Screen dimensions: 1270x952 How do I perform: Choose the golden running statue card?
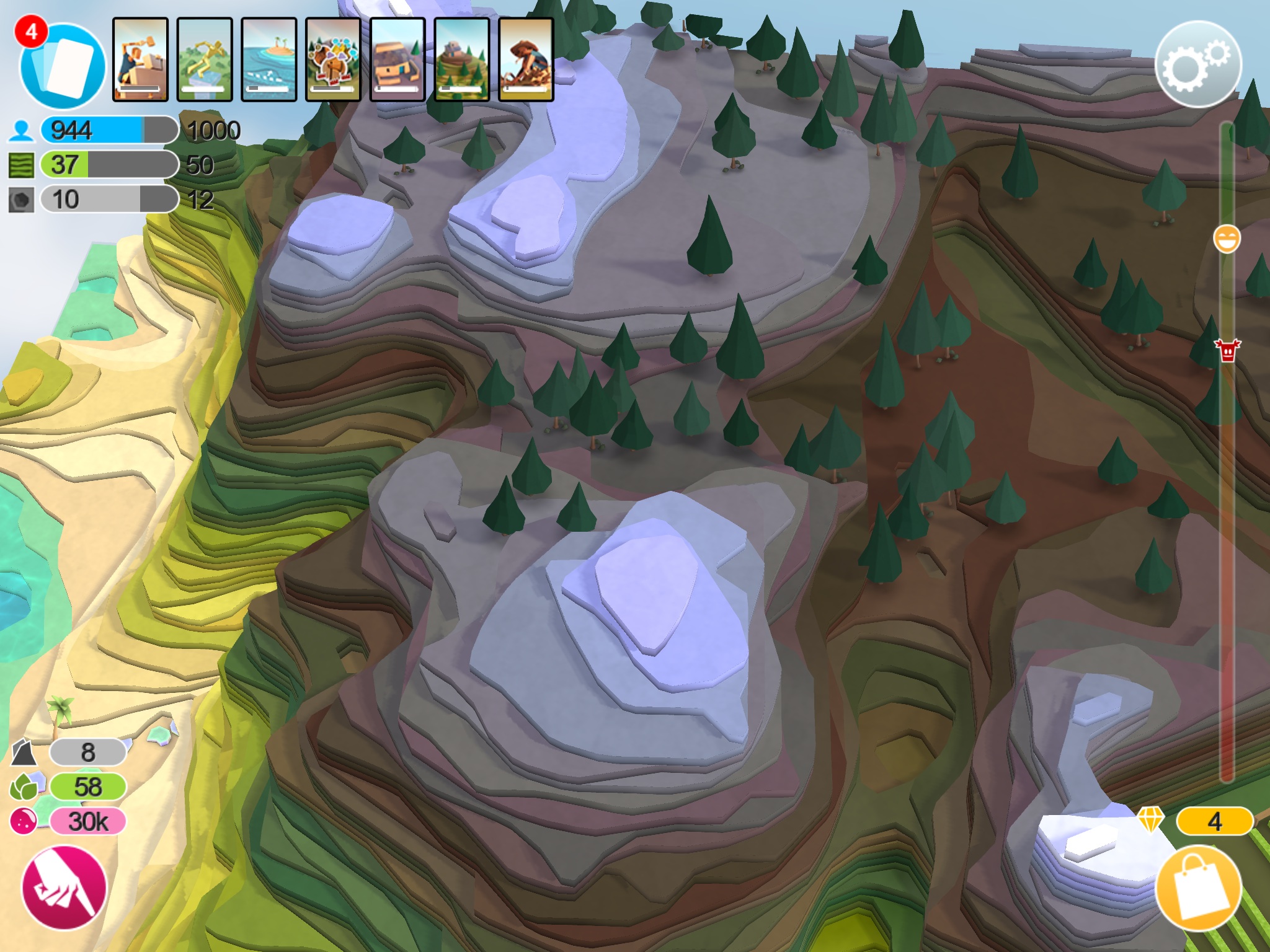click(x=205, y=59)
